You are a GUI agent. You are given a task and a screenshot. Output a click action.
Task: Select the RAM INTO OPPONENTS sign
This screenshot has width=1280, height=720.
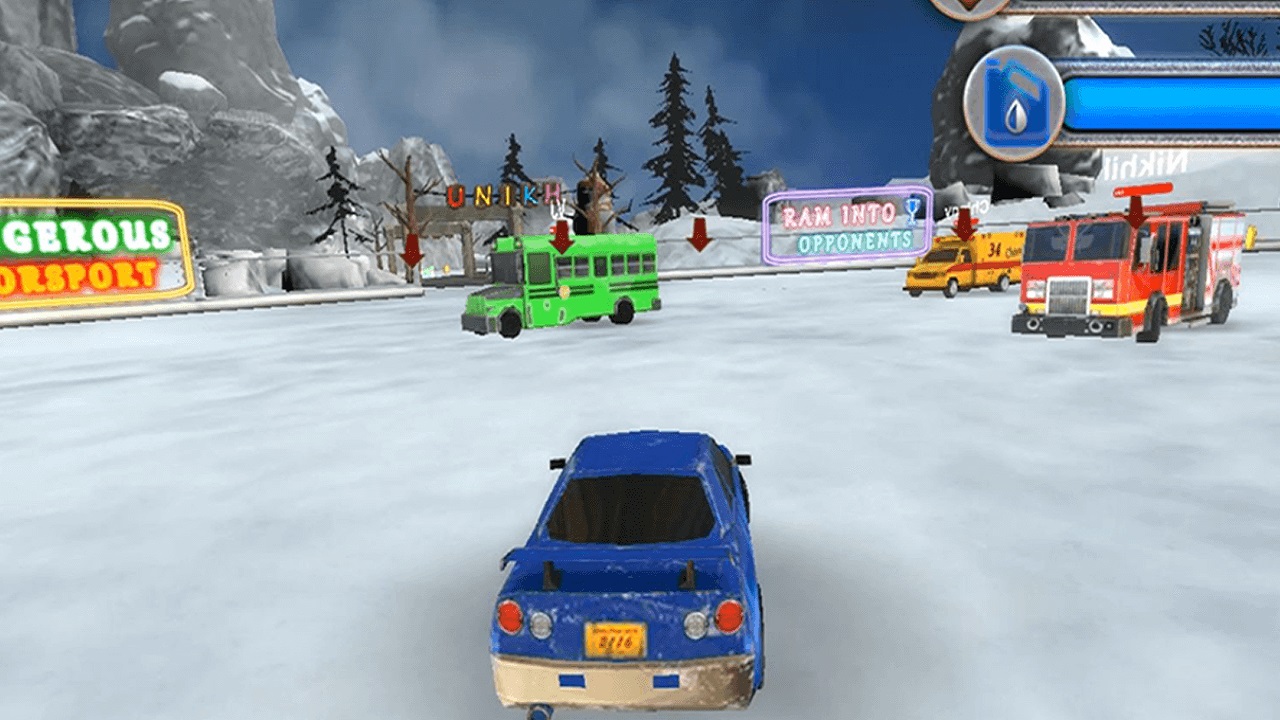point(849,224)
